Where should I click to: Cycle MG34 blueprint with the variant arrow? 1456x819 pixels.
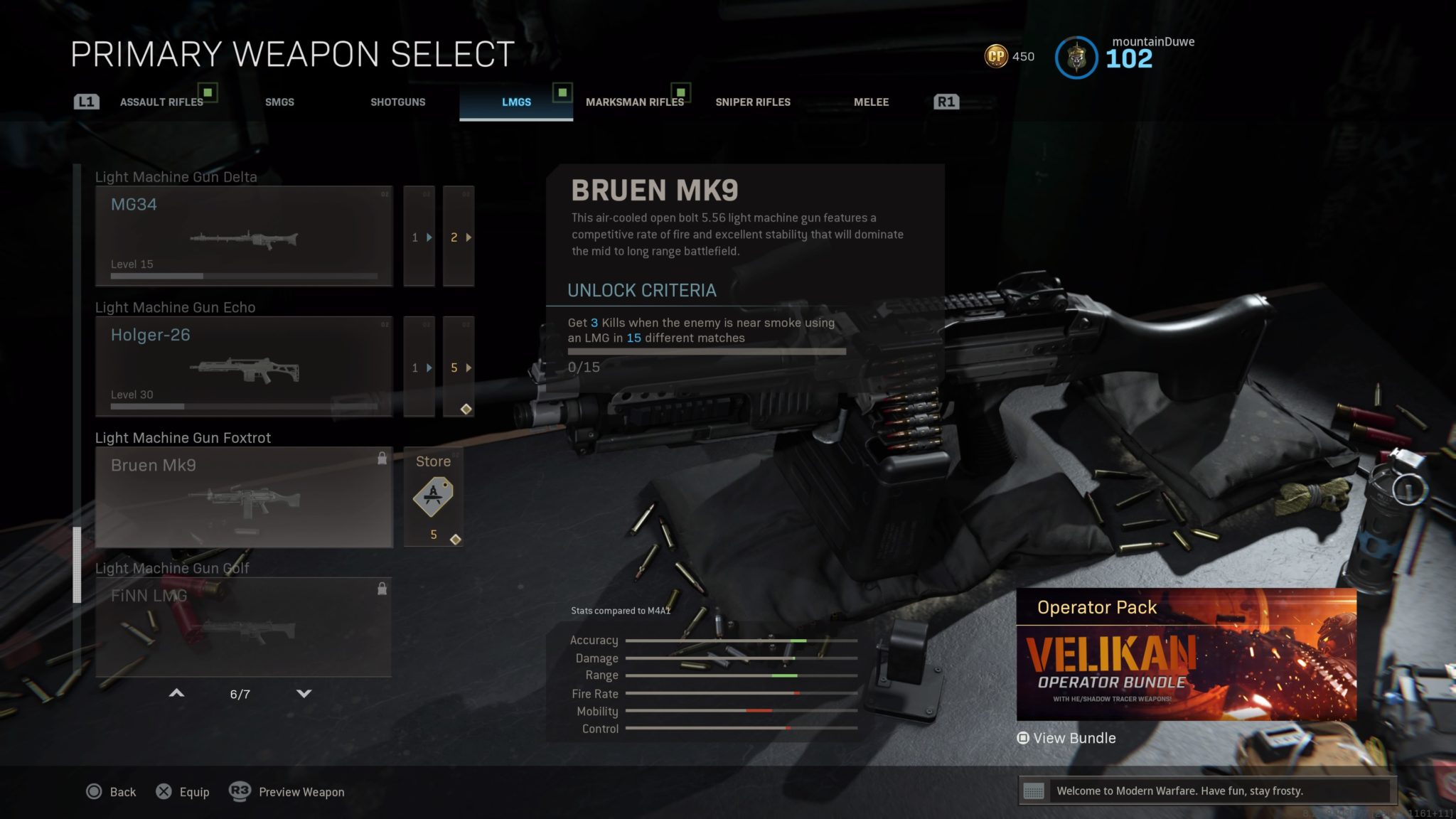point(469,238)
